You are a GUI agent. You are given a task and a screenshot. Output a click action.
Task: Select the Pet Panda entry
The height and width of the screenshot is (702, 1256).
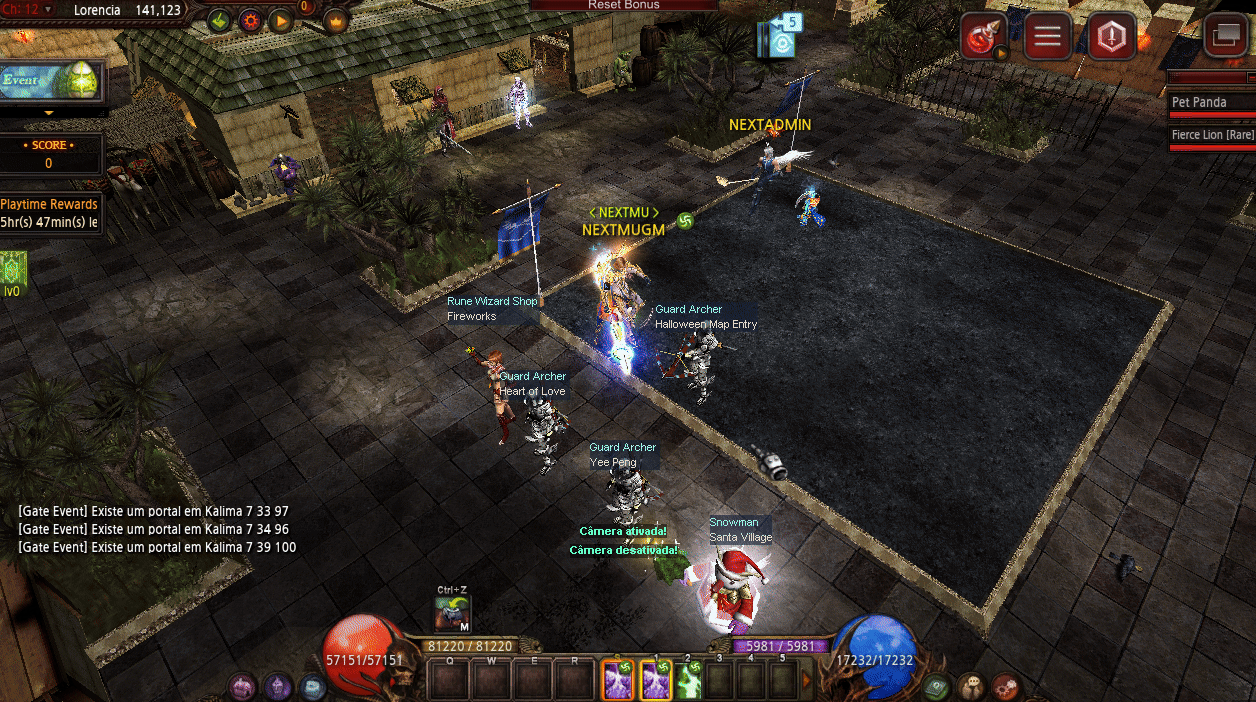coord(1211,103)
